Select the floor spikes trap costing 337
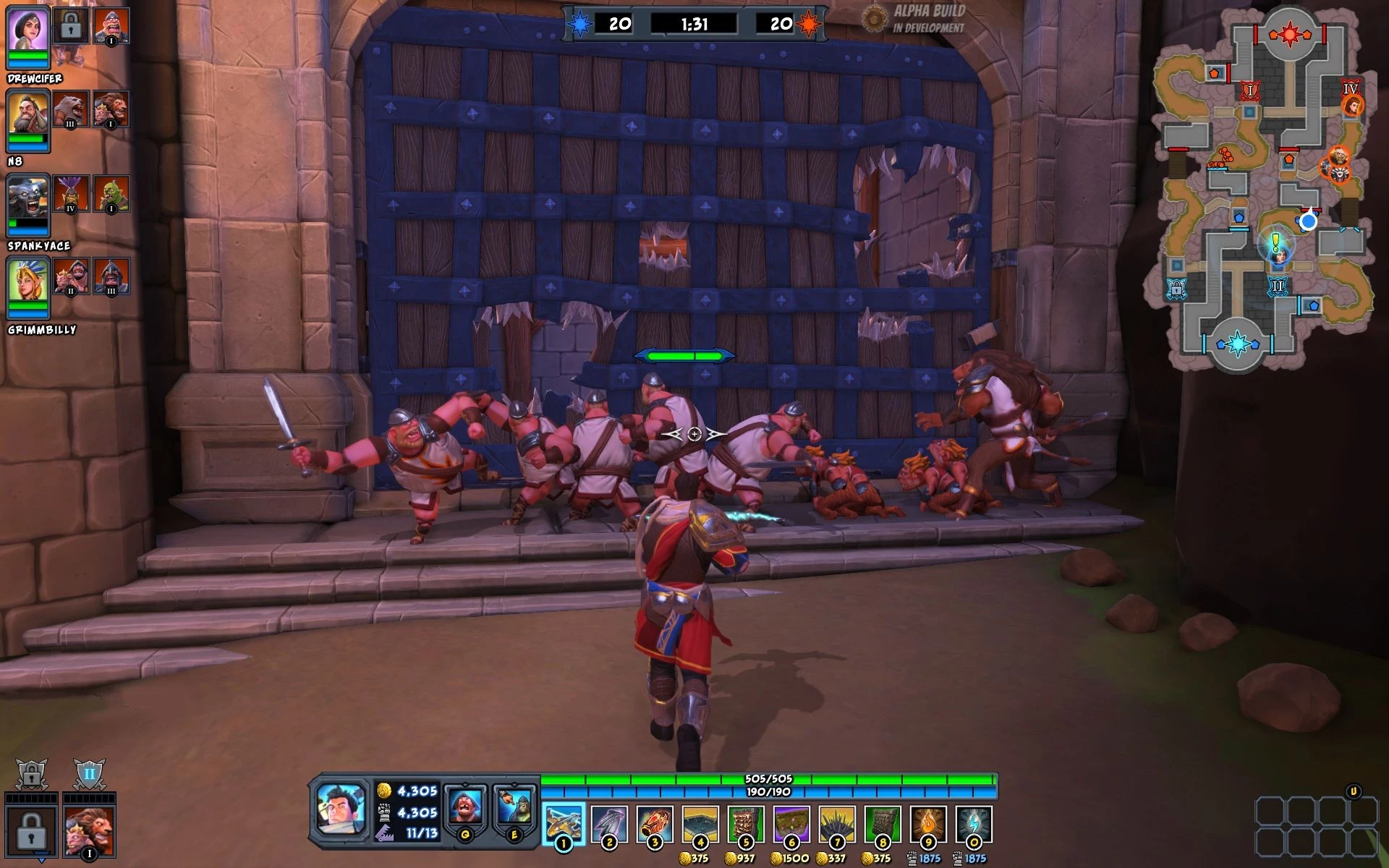 coord(837,824)
